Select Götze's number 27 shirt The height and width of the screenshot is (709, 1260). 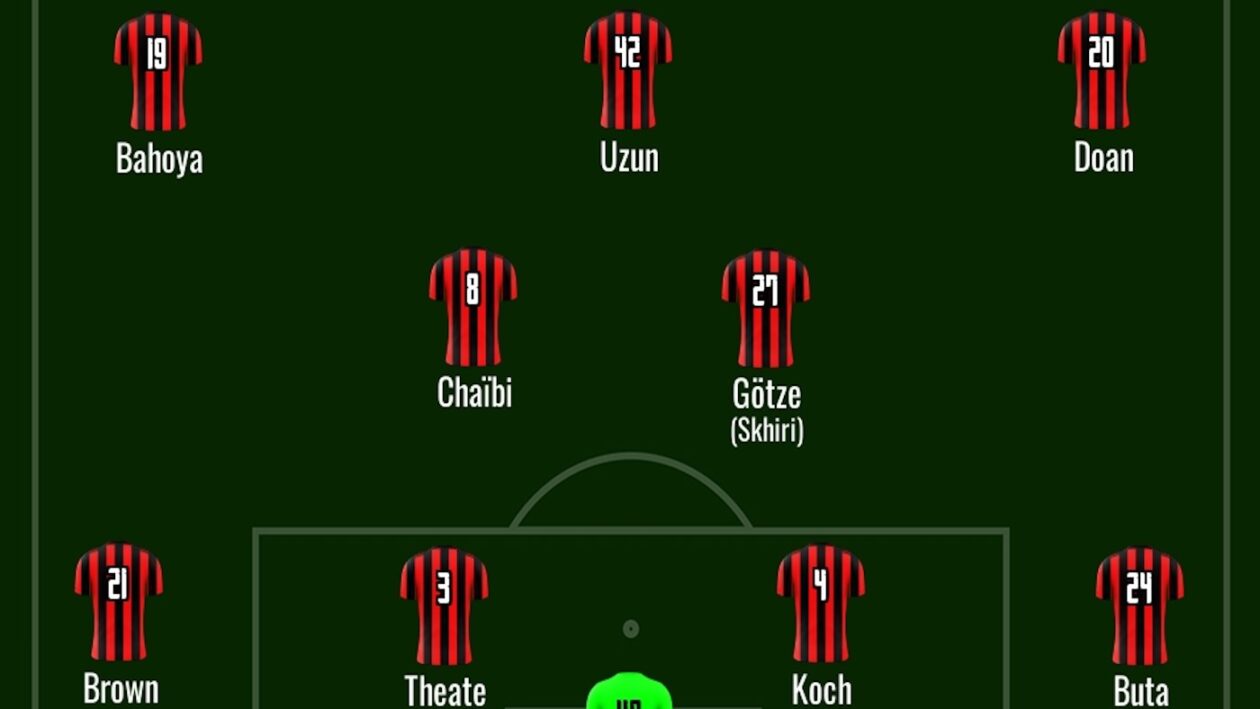765,308
